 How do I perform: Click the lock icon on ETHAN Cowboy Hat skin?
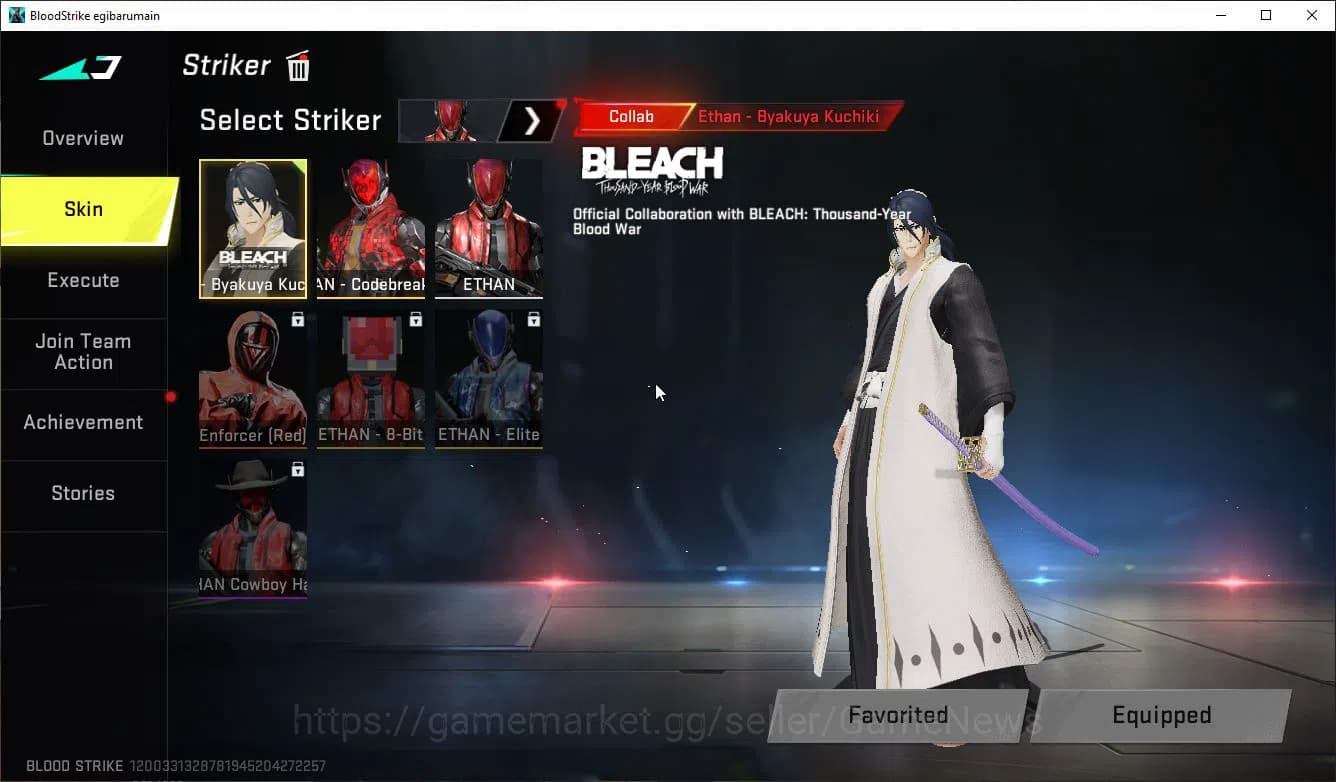click(x=297, y=469)
